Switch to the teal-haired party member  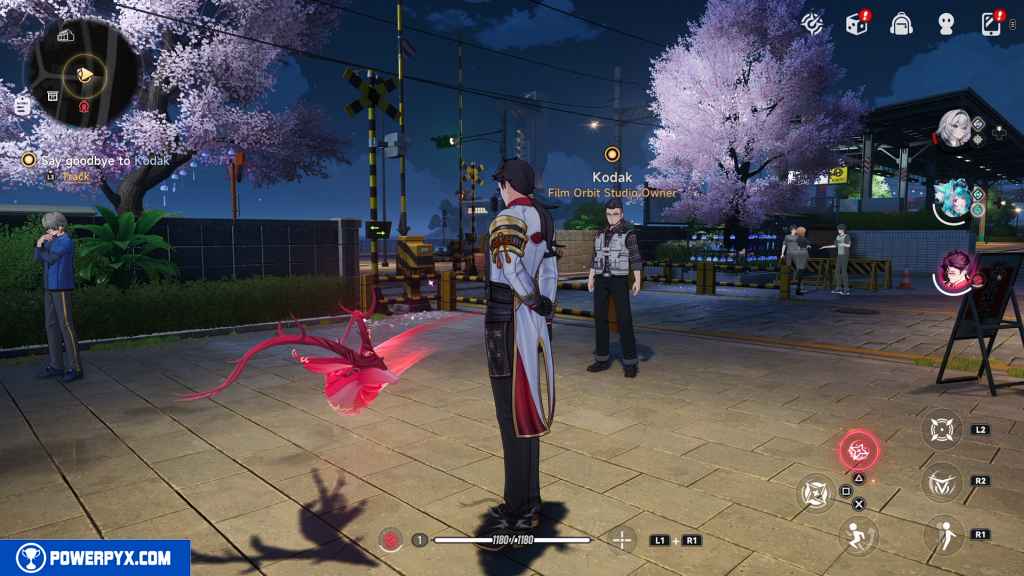tap(952, 199)
